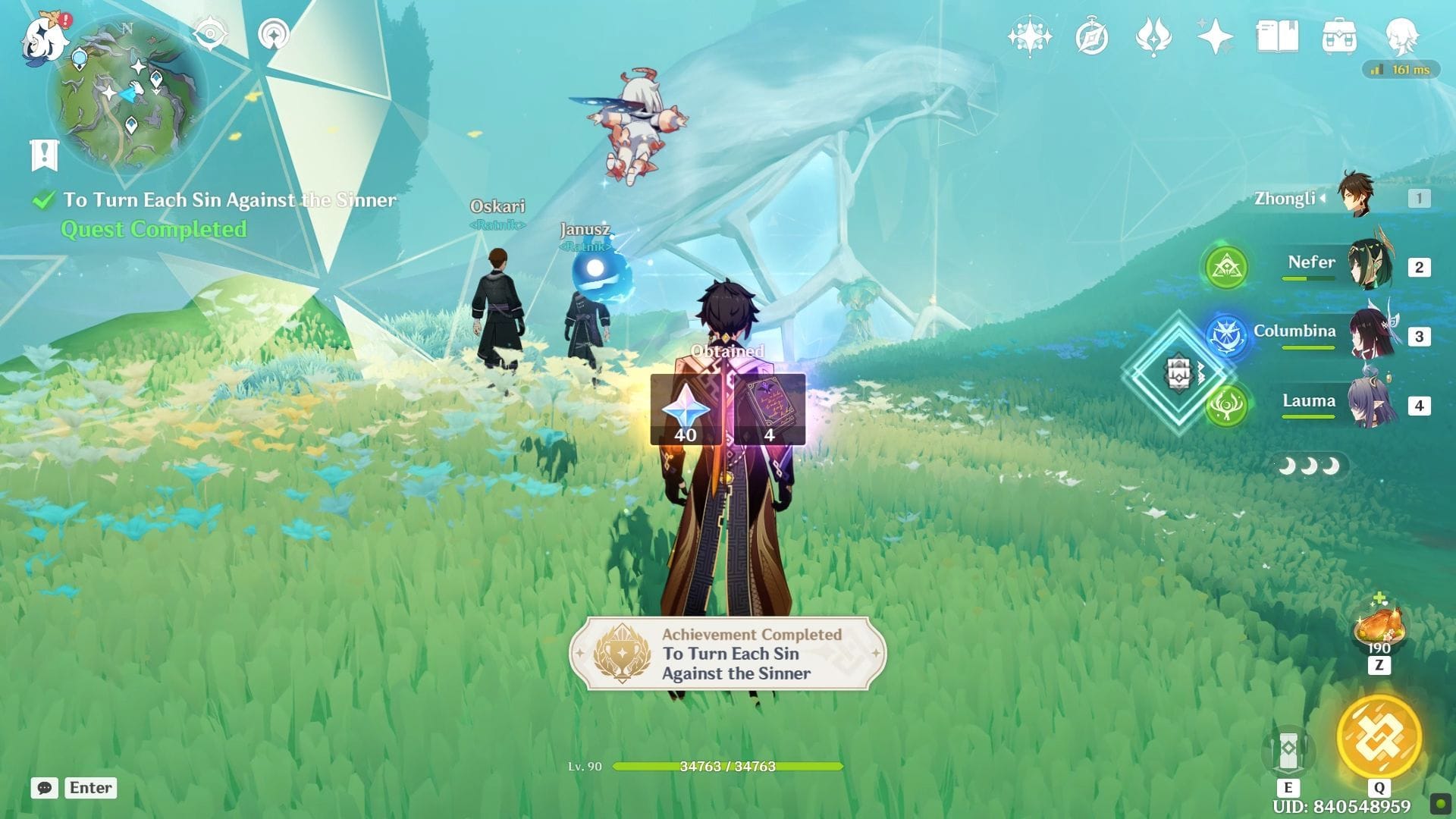Open the circular minimap
This screenshot has height=819, width=1456.
tap(127, 95)
